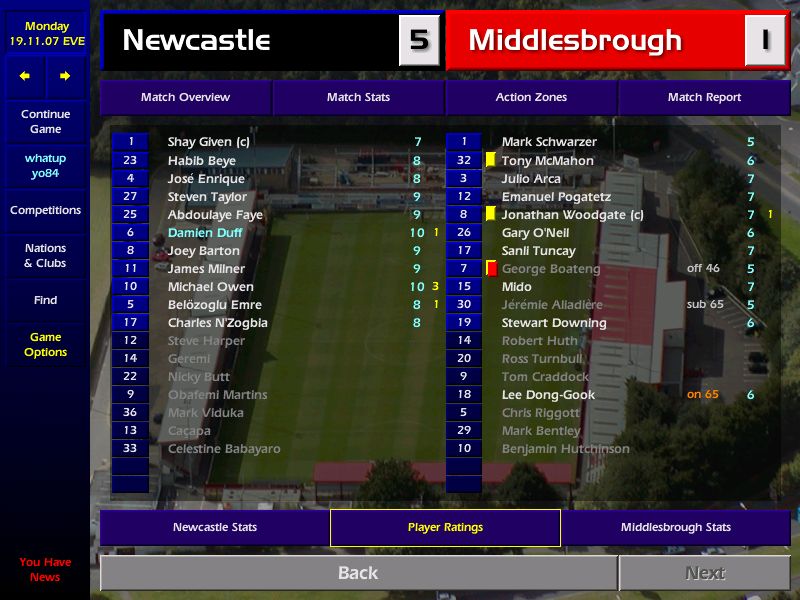The image size is (800, 600).
Task: View Middlesbrough Stats
Action: pyautogui.click(x=675, y=527)
